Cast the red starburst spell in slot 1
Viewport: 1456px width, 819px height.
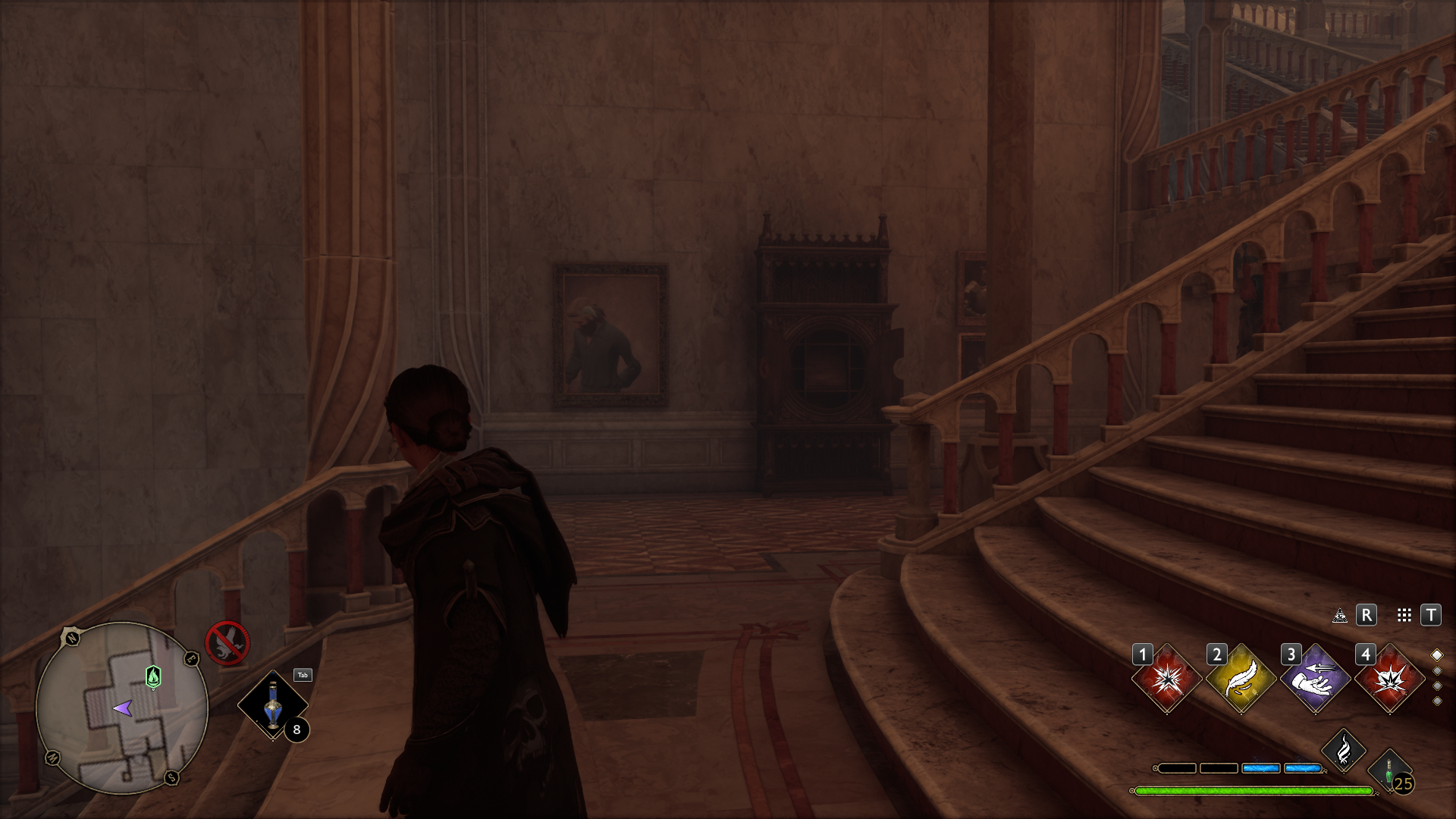click(x=1166, y=679)
